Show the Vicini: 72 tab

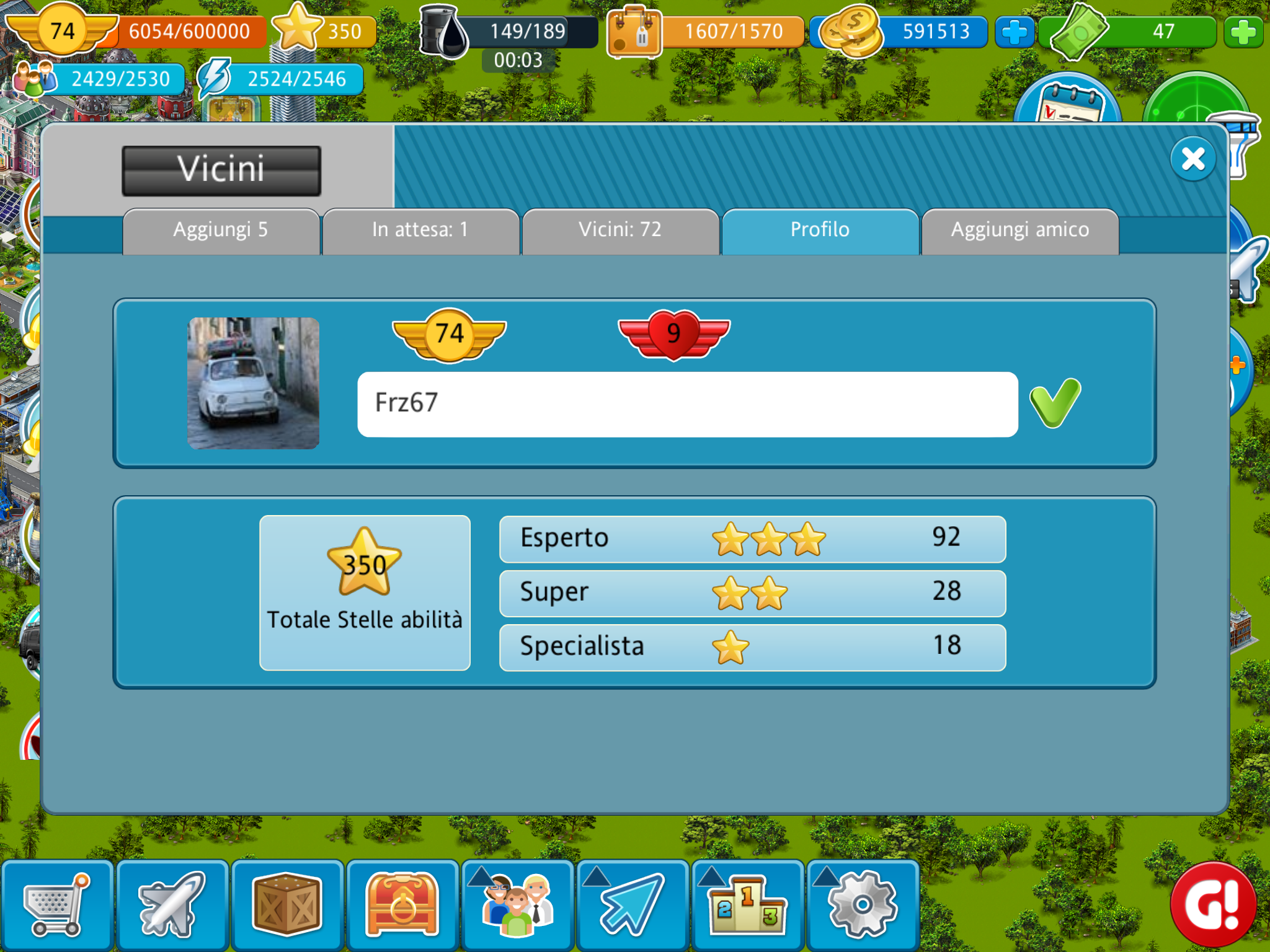coord(620,231)
